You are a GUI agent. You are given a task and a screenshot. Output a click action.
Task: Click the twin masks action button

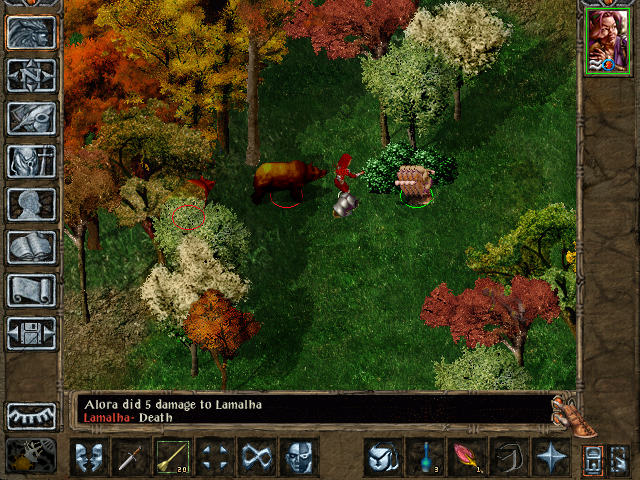pyautogui.click(x=90, y=458)
